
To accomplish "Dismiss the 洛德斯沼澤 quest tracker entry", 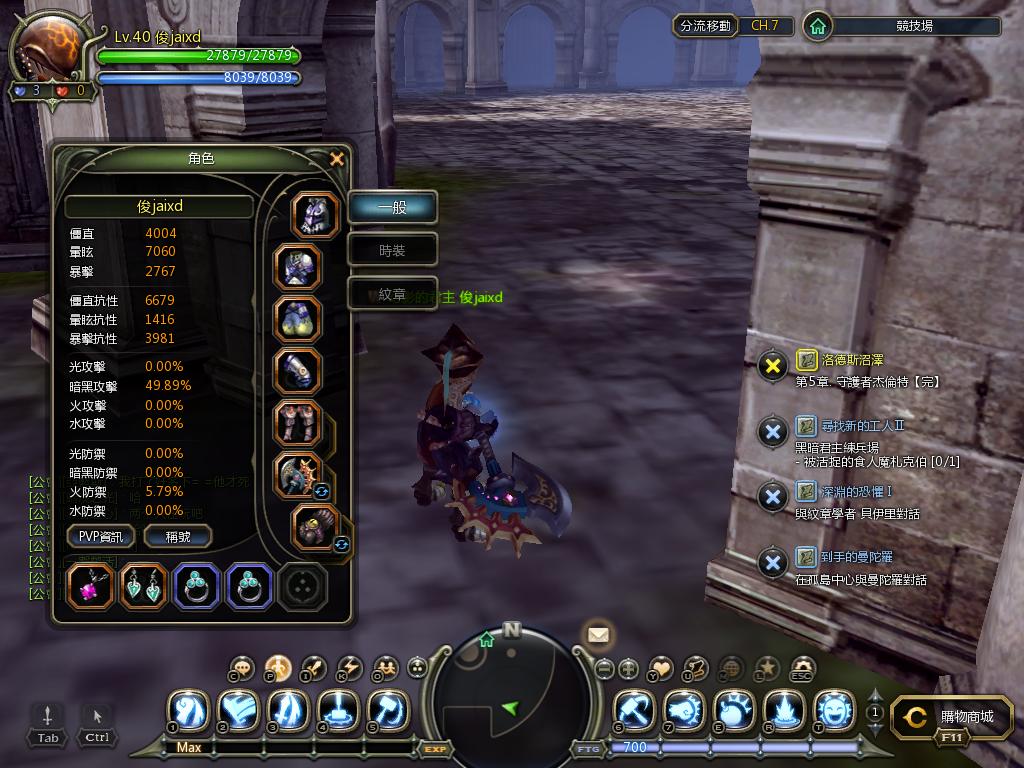I will (772, 366).
